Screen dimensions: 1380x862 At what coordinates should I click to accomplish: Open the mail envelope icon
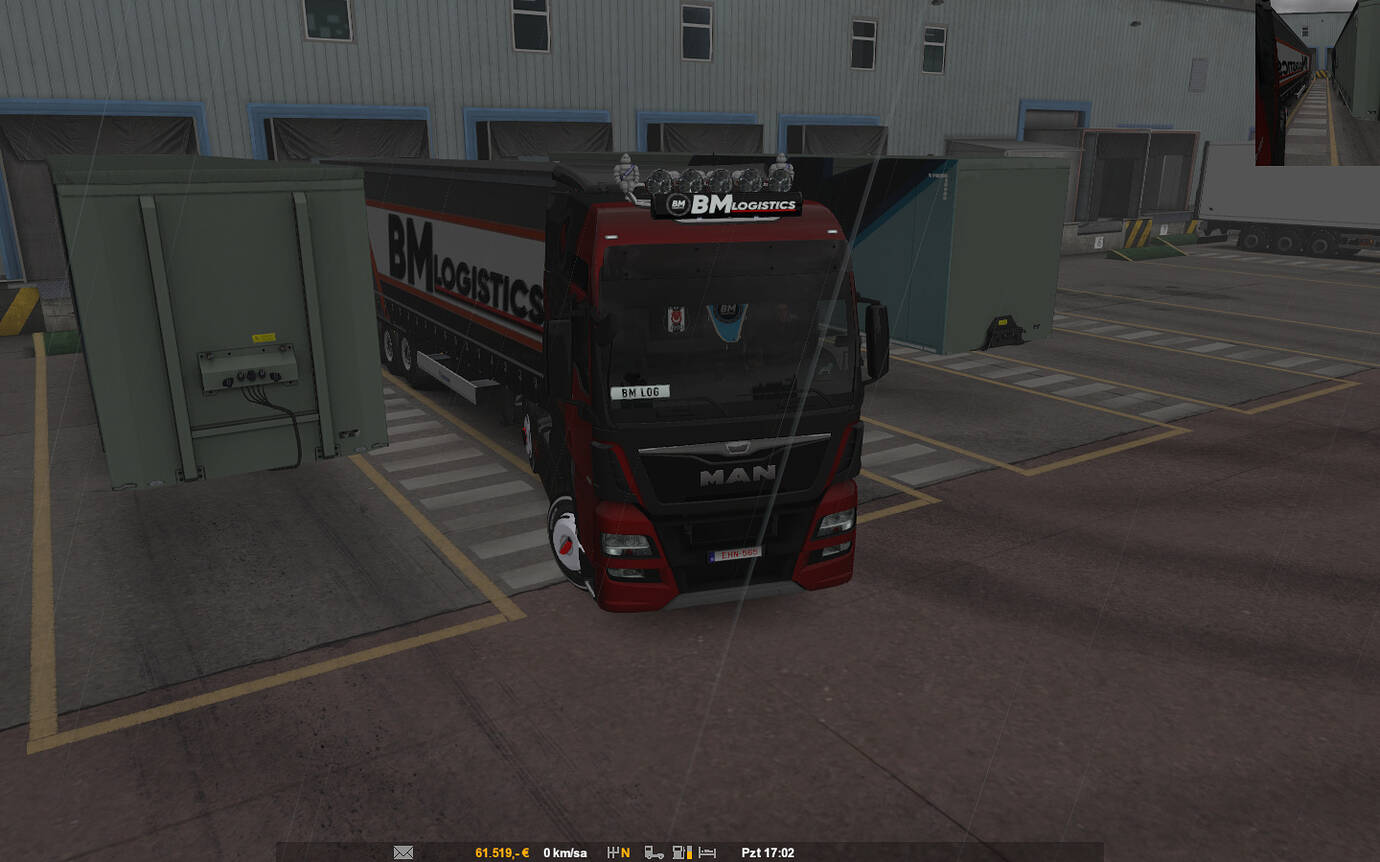403,853
